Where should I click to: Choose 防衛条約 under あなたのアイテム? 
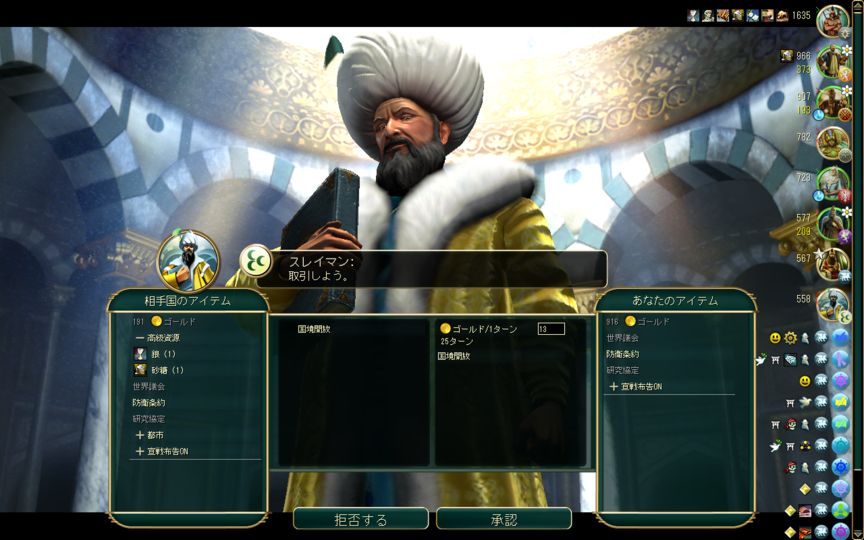tap(622, 354)
